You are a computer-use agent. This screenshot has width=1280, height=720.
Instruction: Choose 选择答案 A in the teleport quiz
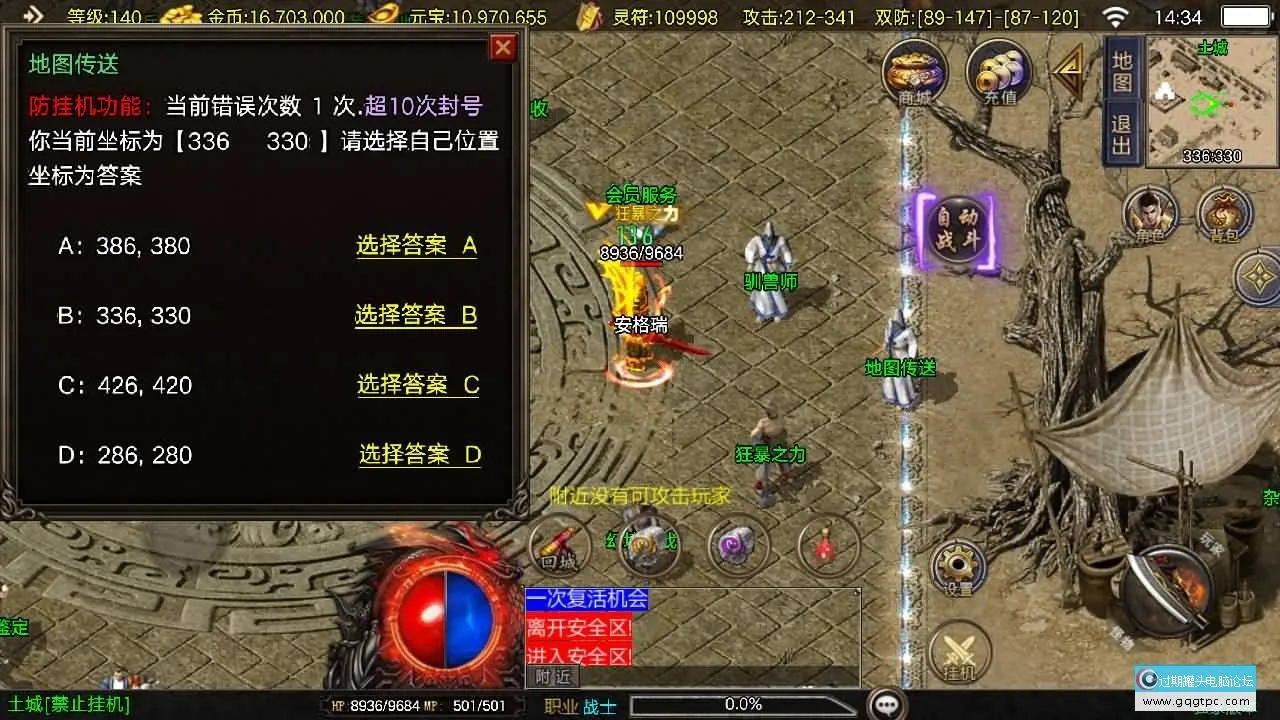(416, 246)
